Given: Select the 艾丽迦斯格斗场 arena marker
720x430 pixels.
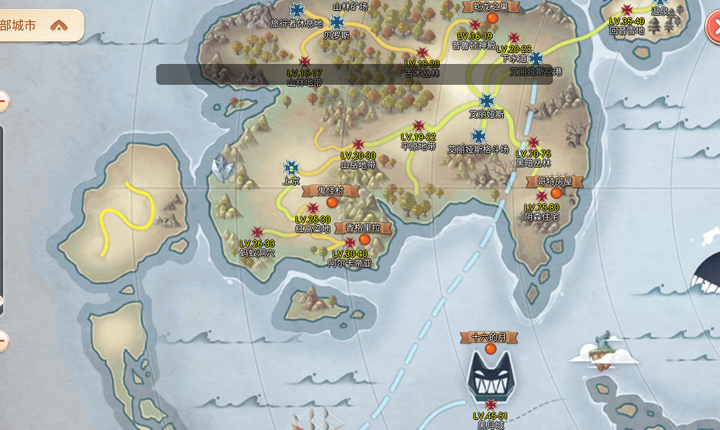Looking at the screenshot, I should coord(478,135).
